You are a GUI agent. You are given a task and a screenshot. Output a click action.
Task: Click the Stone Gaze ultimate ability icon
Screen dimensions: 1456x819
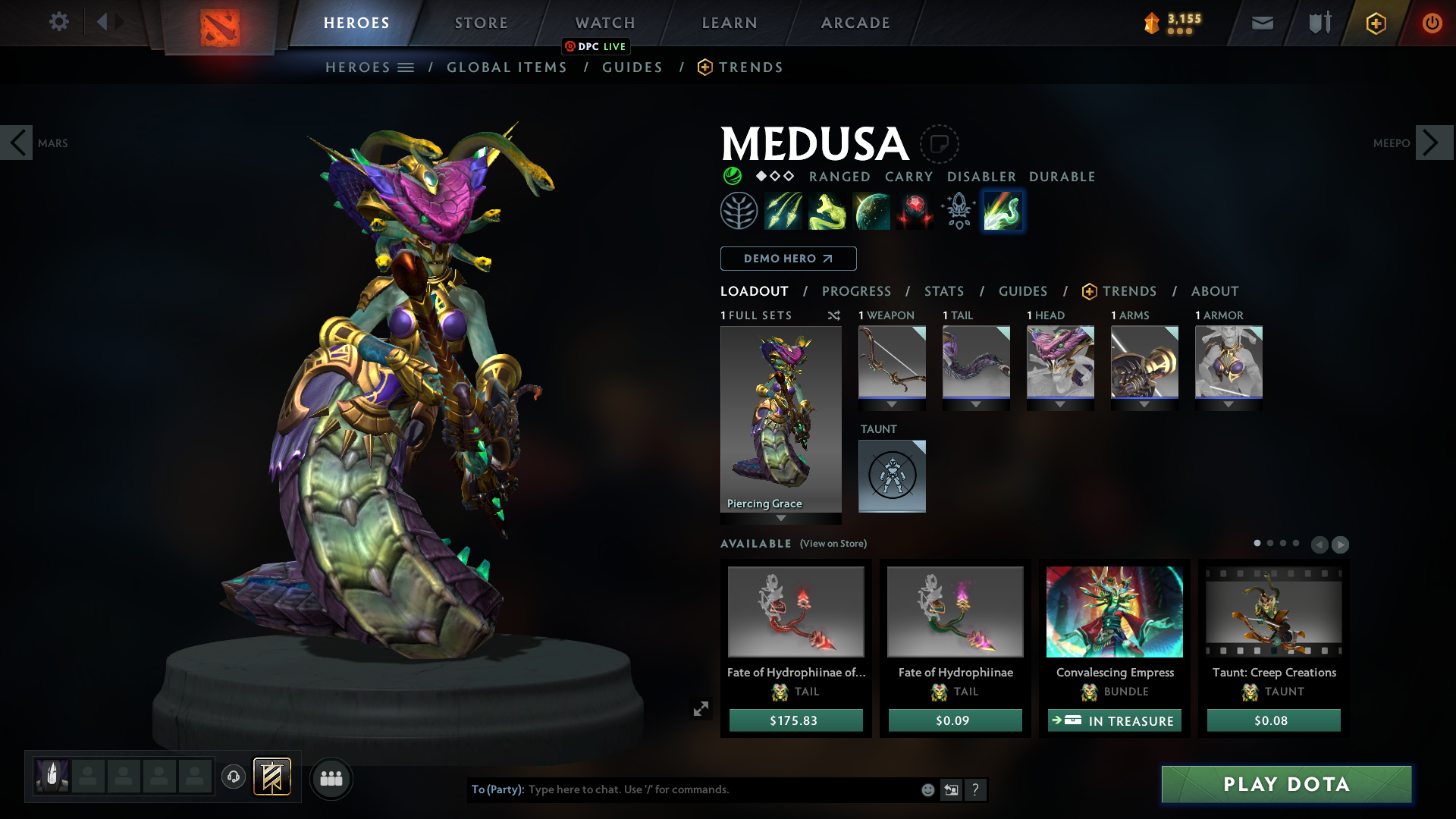tap(914, 211)
